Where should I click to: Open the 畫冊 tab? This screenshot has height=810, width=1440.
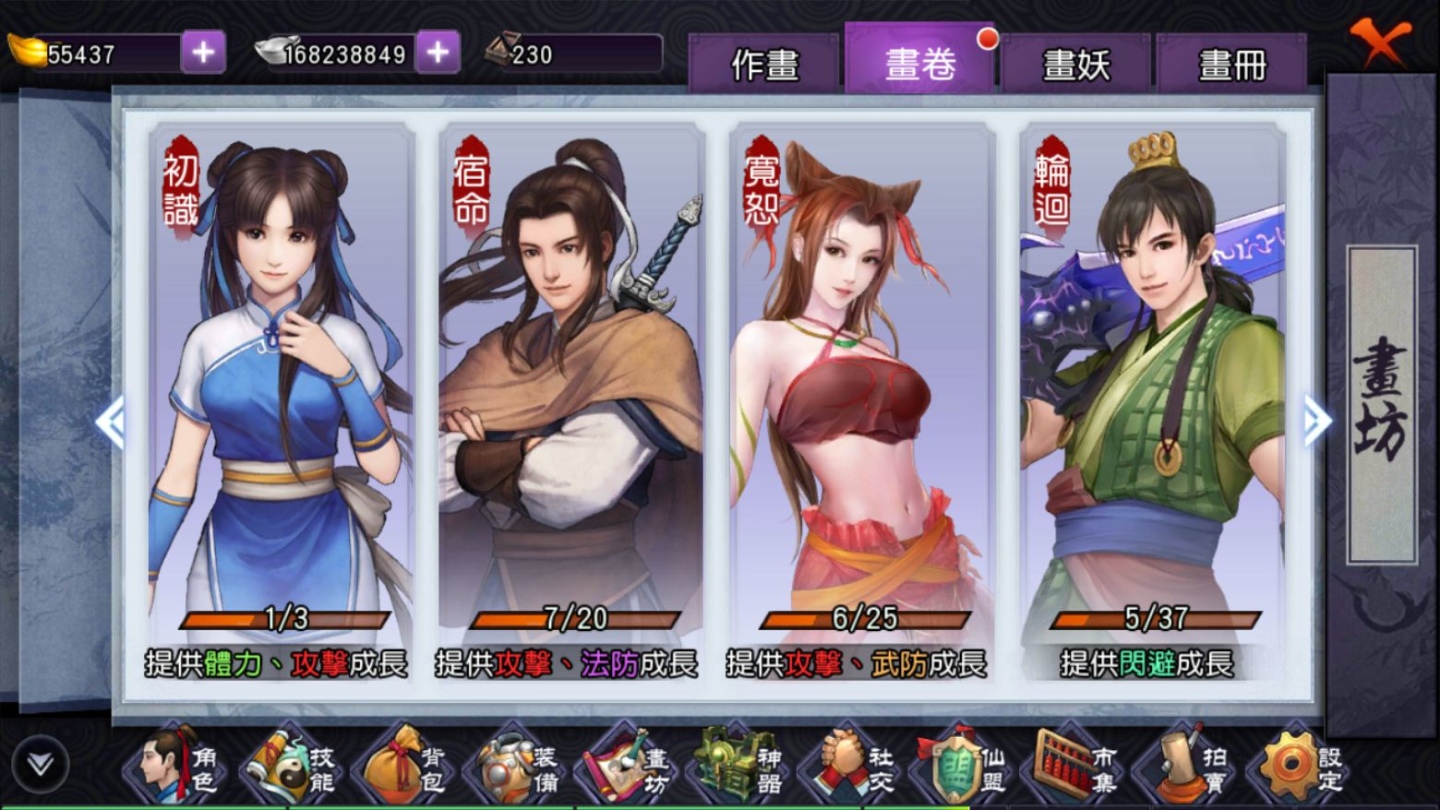point(1230,62)
